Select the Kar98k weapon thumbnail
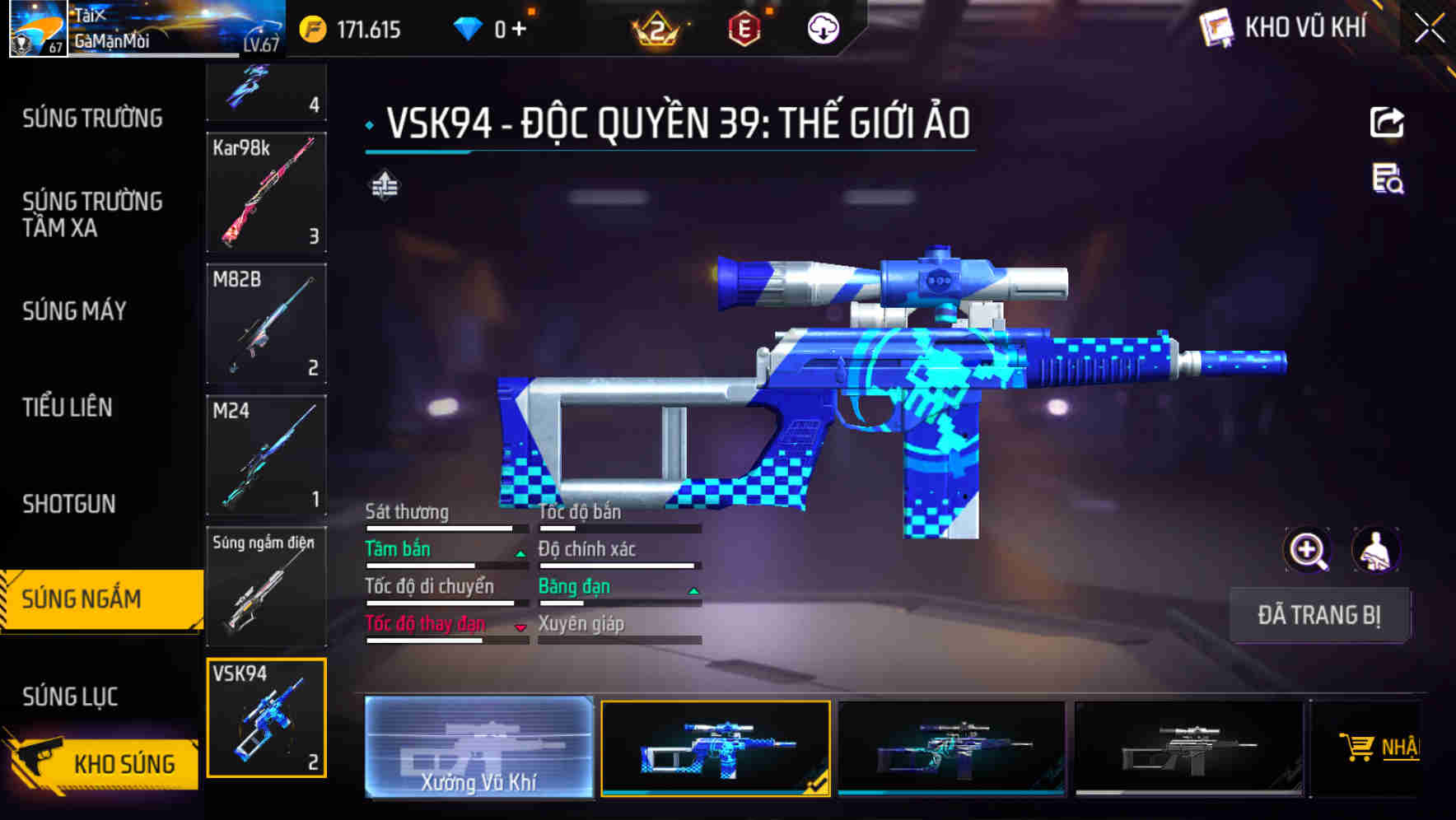Viewport: 1456px width, 820px height. [x=266, y=193]
